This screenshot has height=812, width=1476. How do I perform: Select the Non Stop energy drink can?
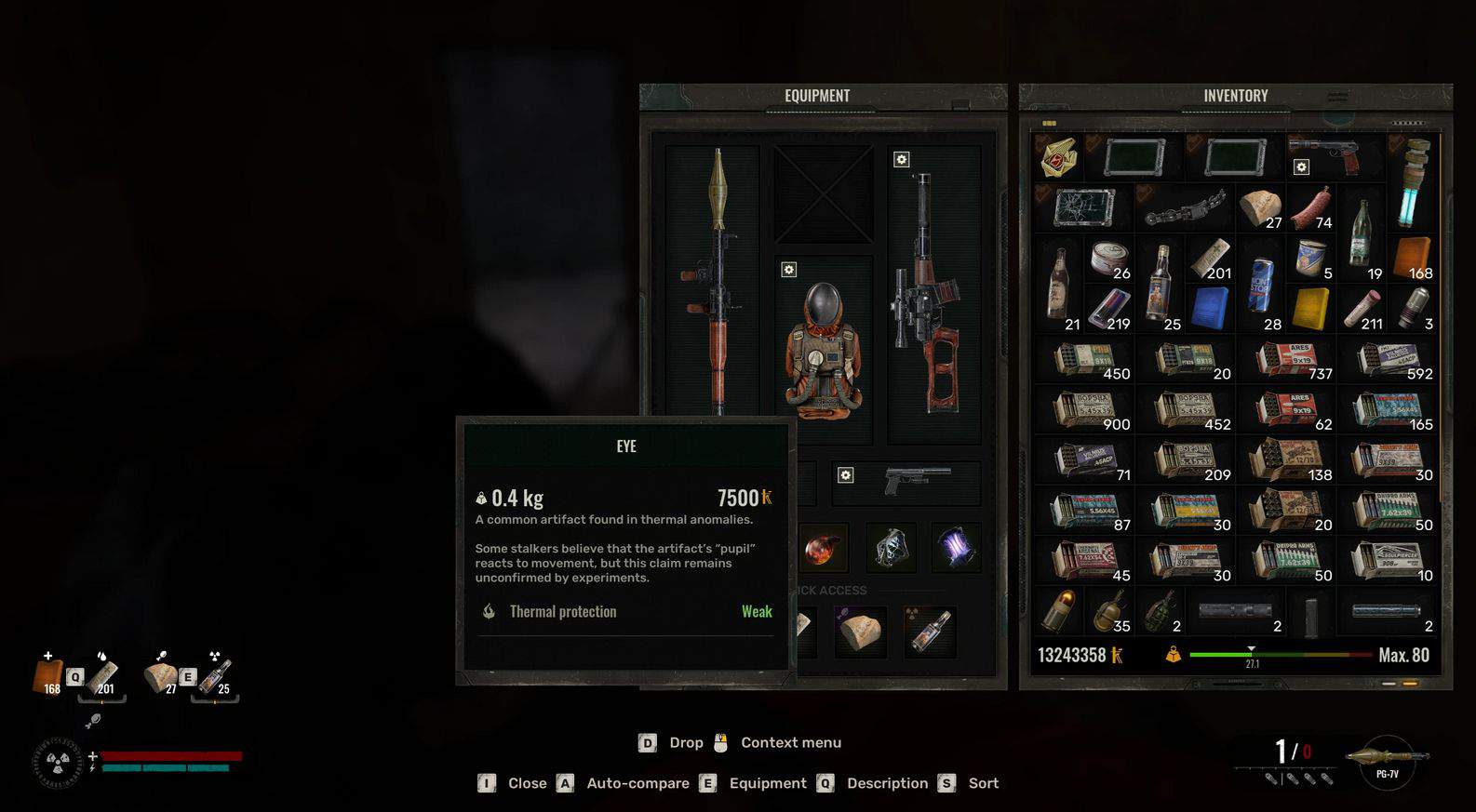pyautogui.click(x=1260, y=283)
